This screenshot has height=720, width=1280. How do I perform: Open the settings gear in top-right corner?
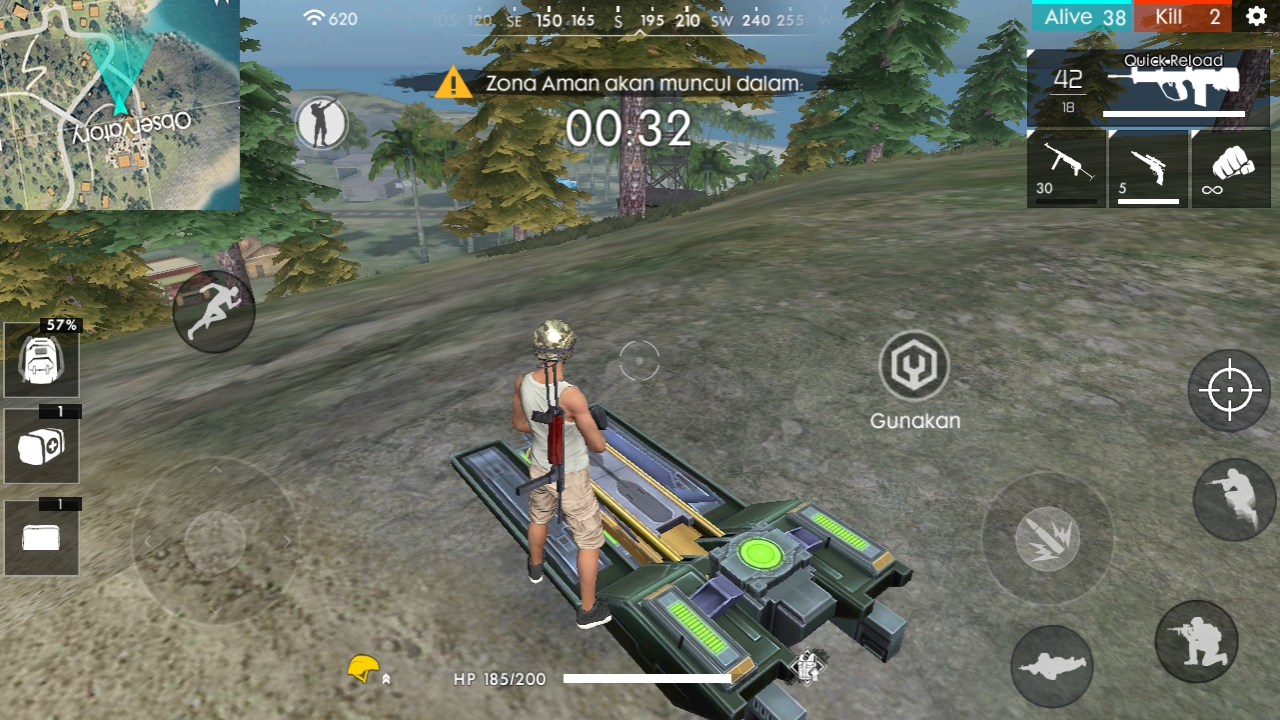(1257, 16)
